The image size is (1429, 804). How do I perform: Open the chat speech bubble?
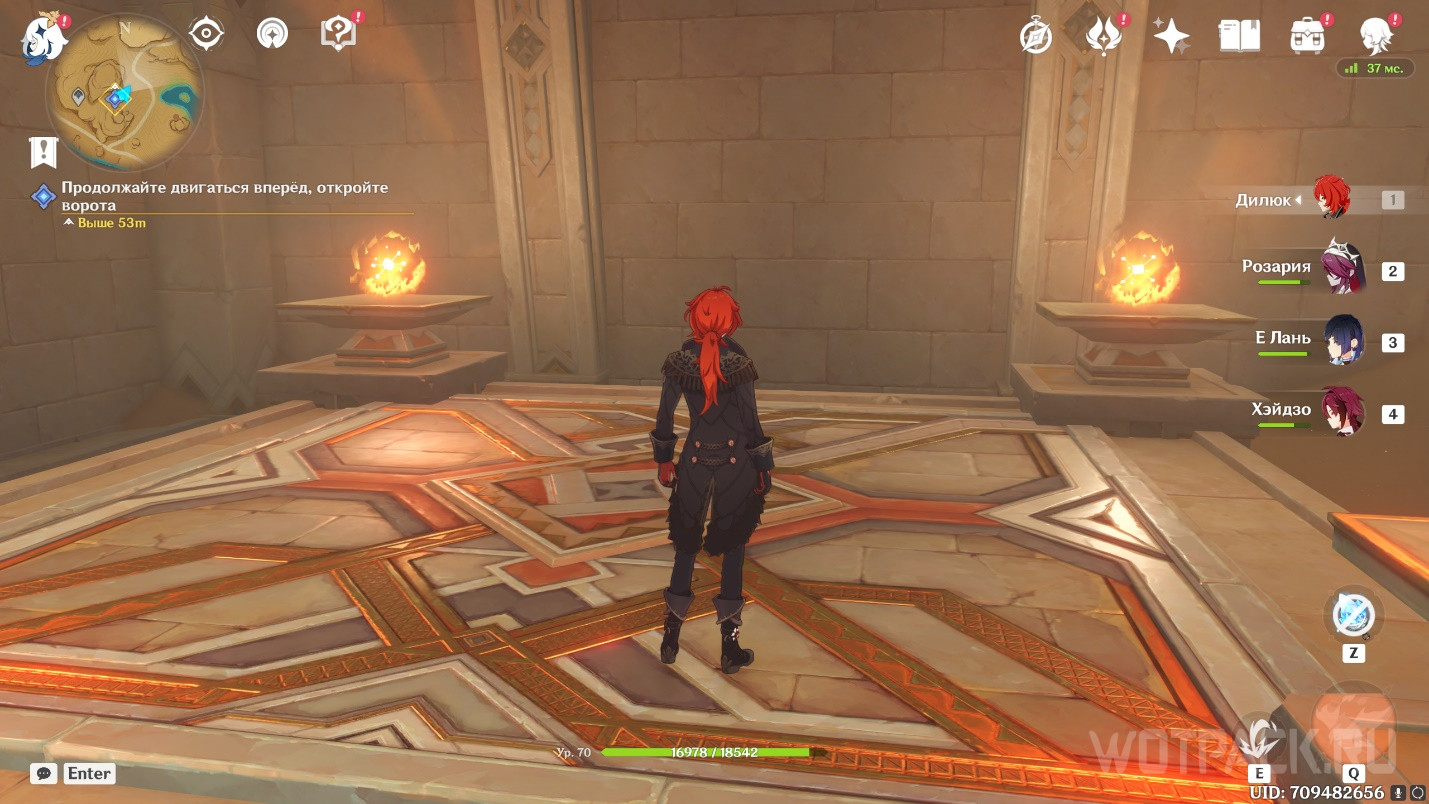[x=43, y=773]
